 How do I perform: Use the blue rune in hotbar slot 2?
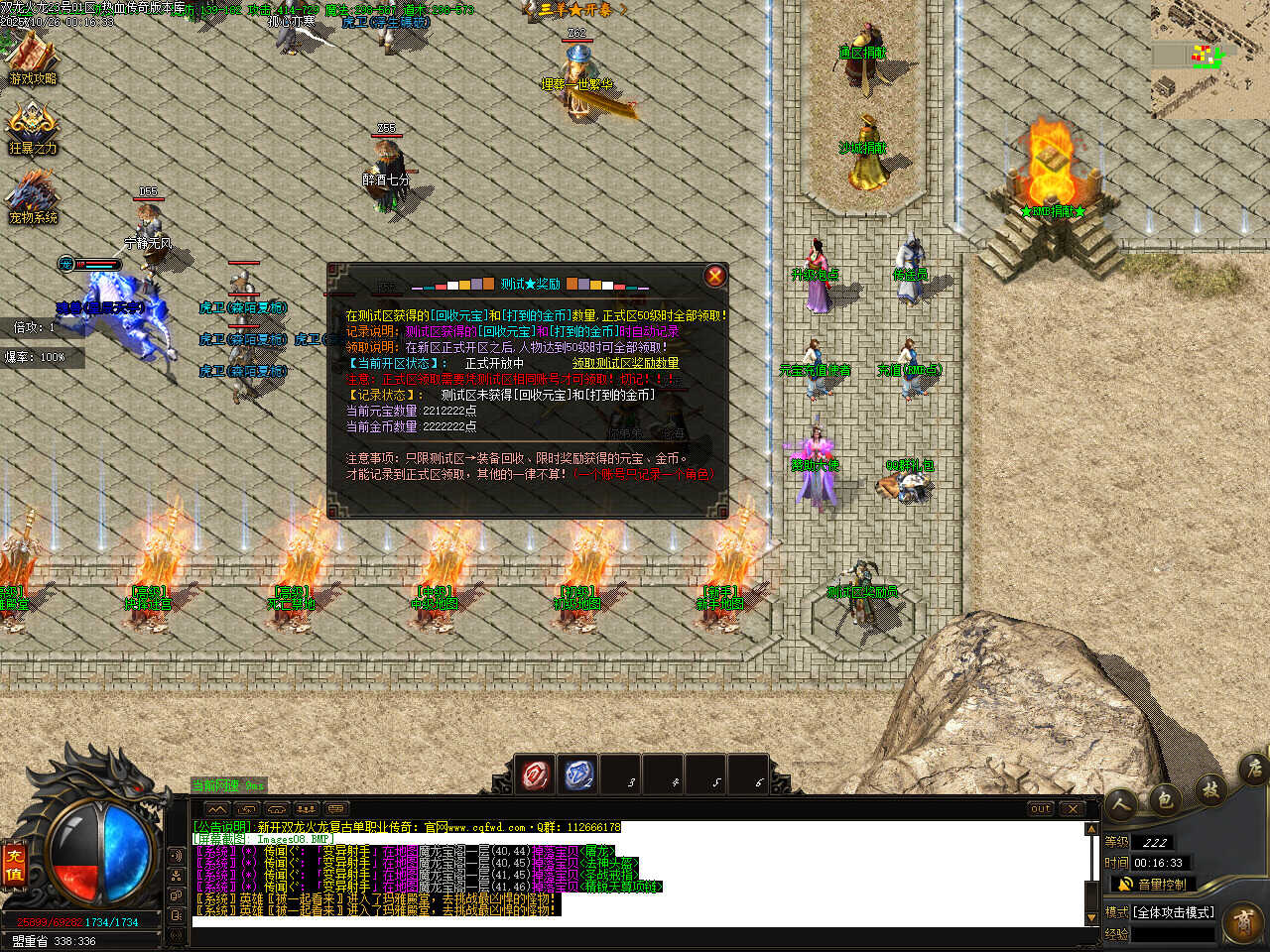click(x=579, y=774)
